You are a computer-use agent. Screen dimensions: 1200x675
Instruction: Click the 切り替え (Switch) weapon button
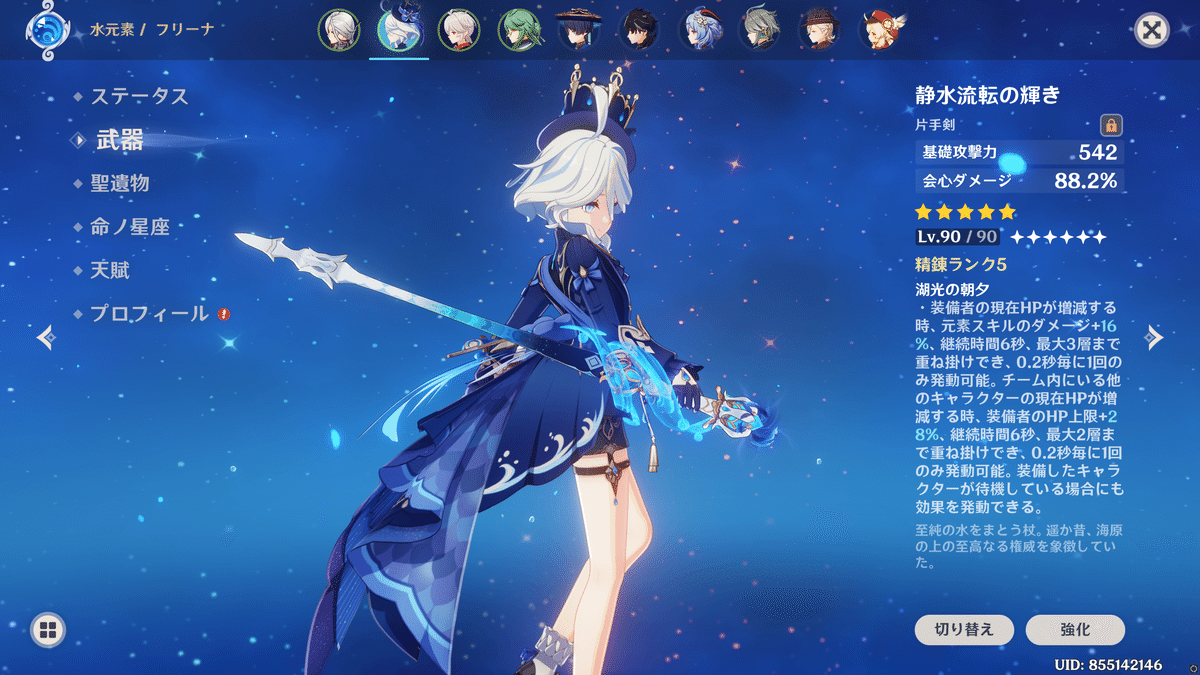964,630
